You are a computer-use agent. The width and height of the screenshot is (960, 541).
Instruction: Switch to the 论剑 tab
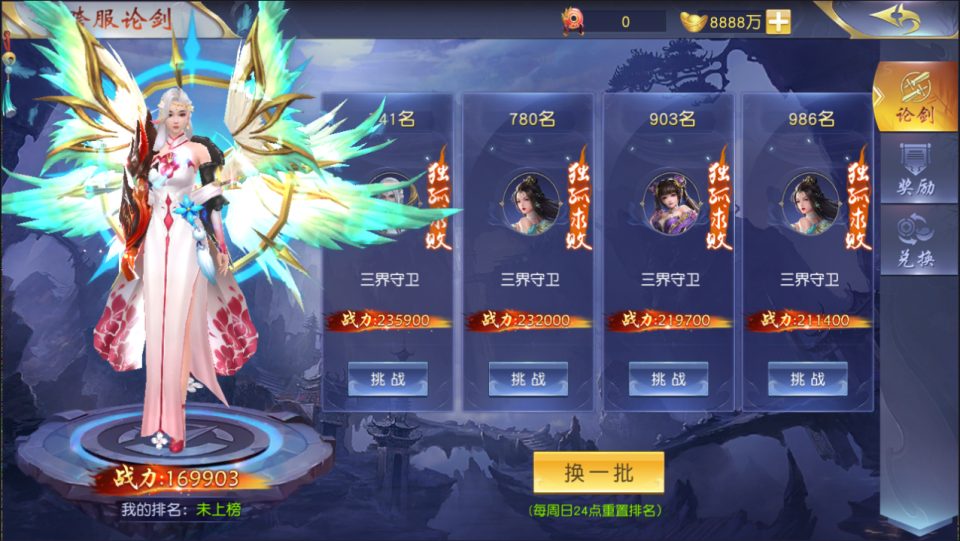(x=916, y=97)
